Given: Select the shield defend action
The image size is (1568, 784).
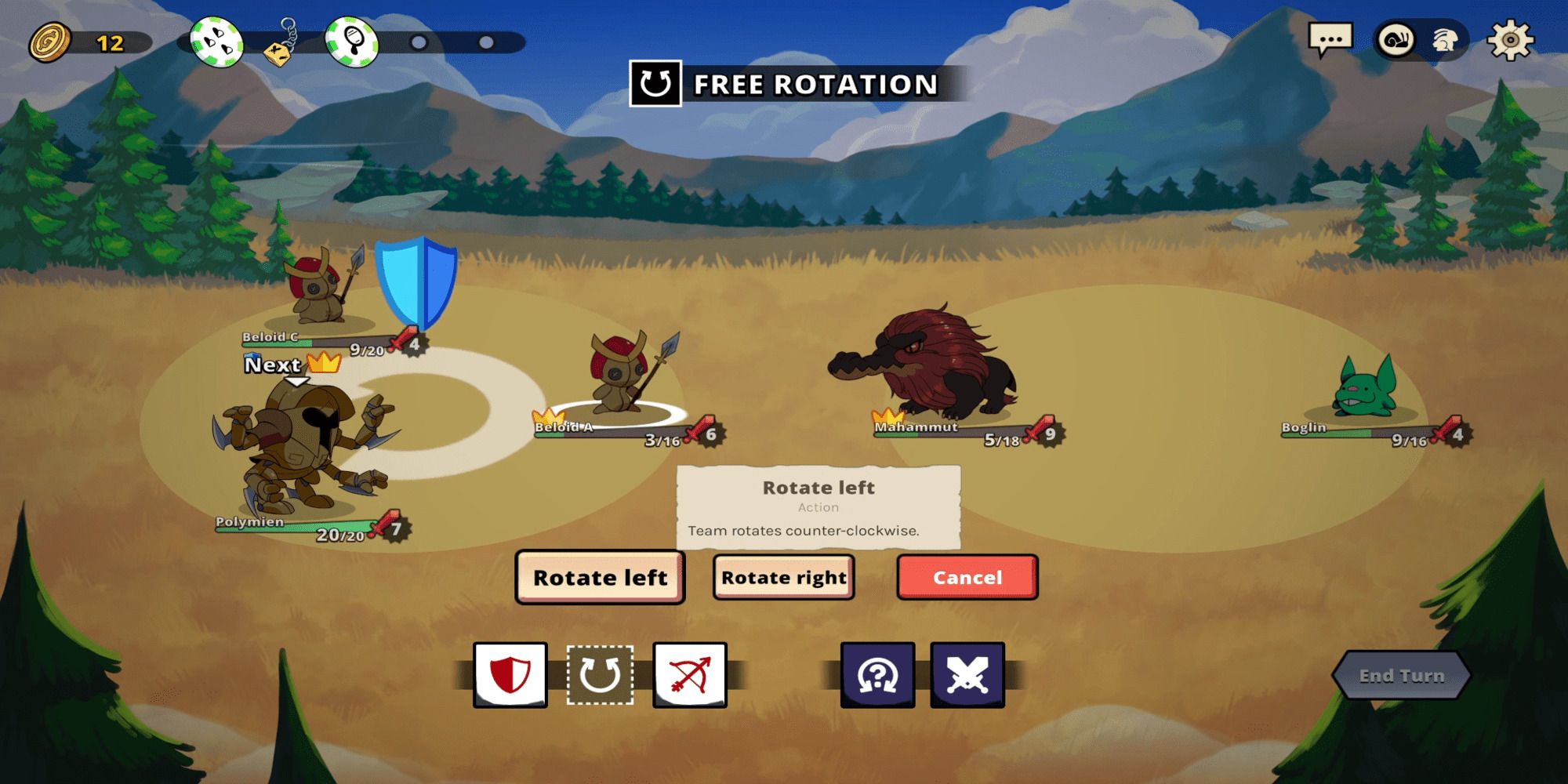Looking at the screenshot, I should click(x=510, y=676).
